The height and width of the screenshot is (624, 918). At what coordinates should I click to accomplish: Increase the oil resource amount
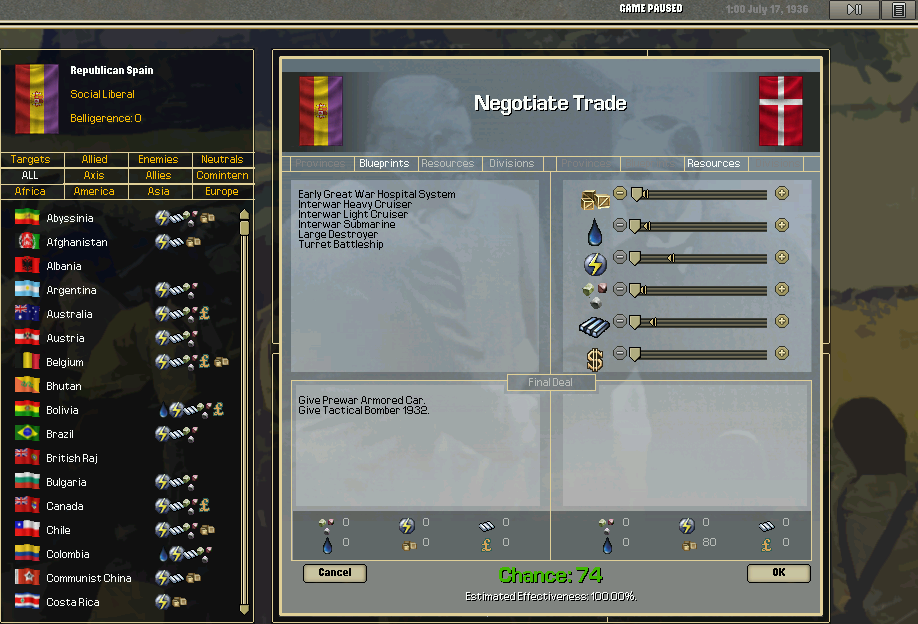(782, 226)
